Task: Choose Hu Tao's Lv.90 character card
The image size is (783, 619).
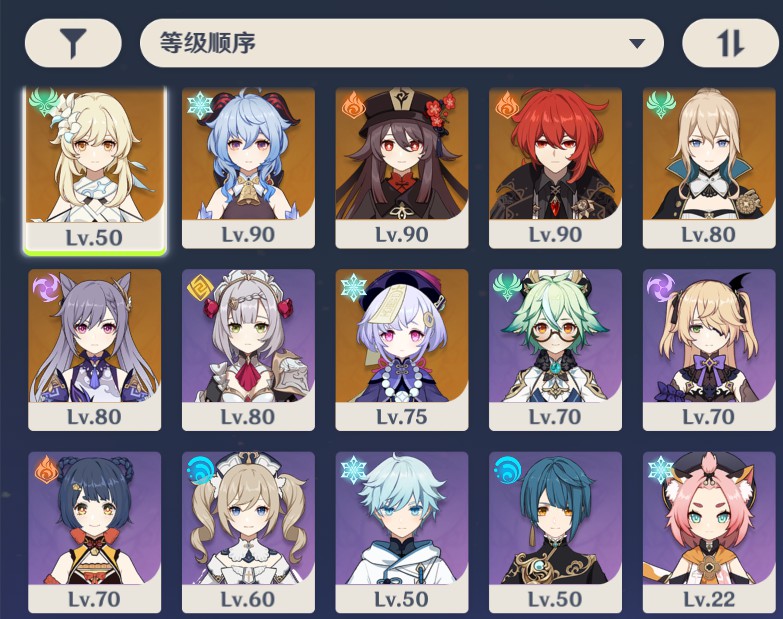Action: [x=401, y=165]
